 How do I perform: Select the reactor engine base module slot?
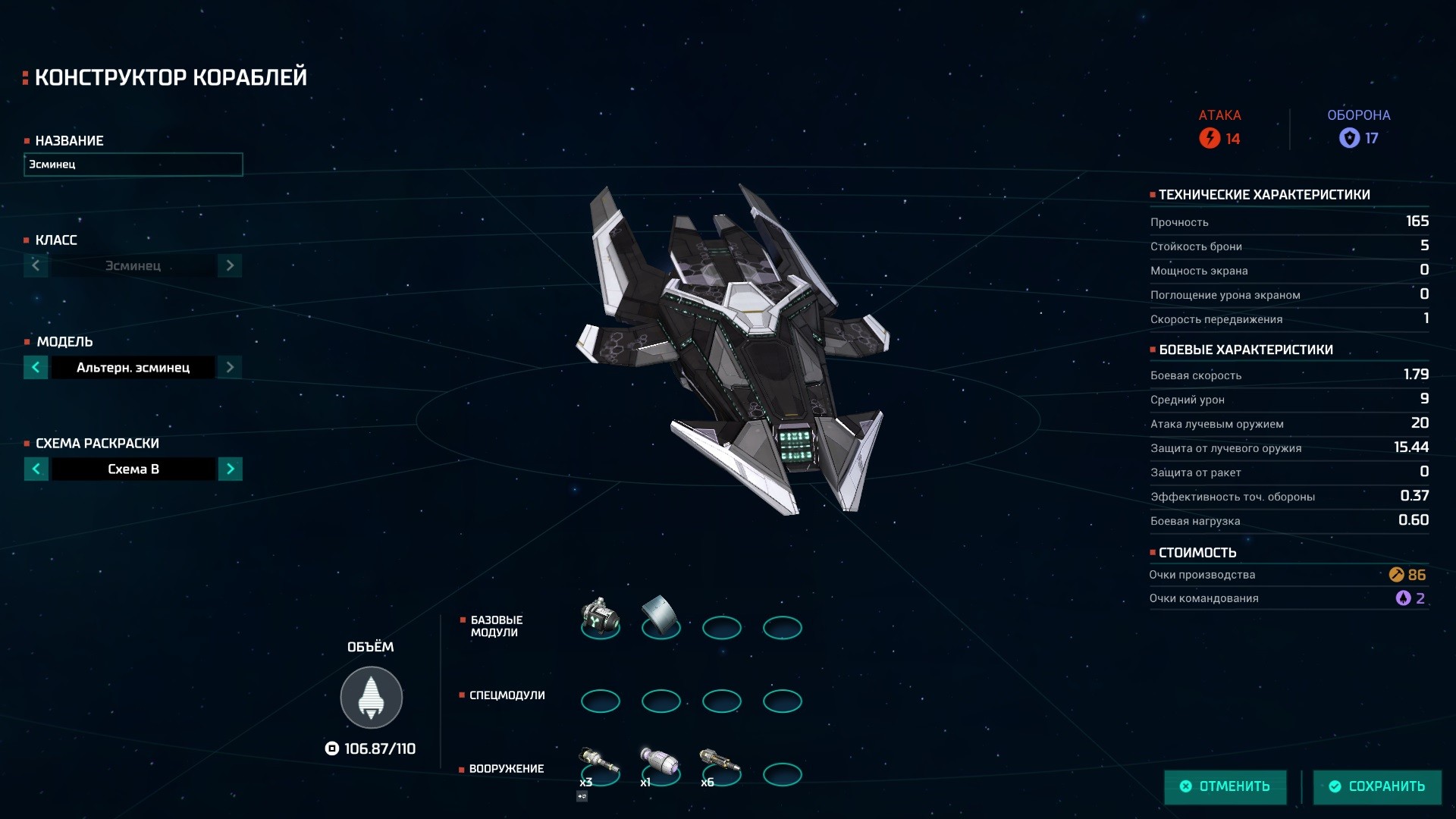600,618
